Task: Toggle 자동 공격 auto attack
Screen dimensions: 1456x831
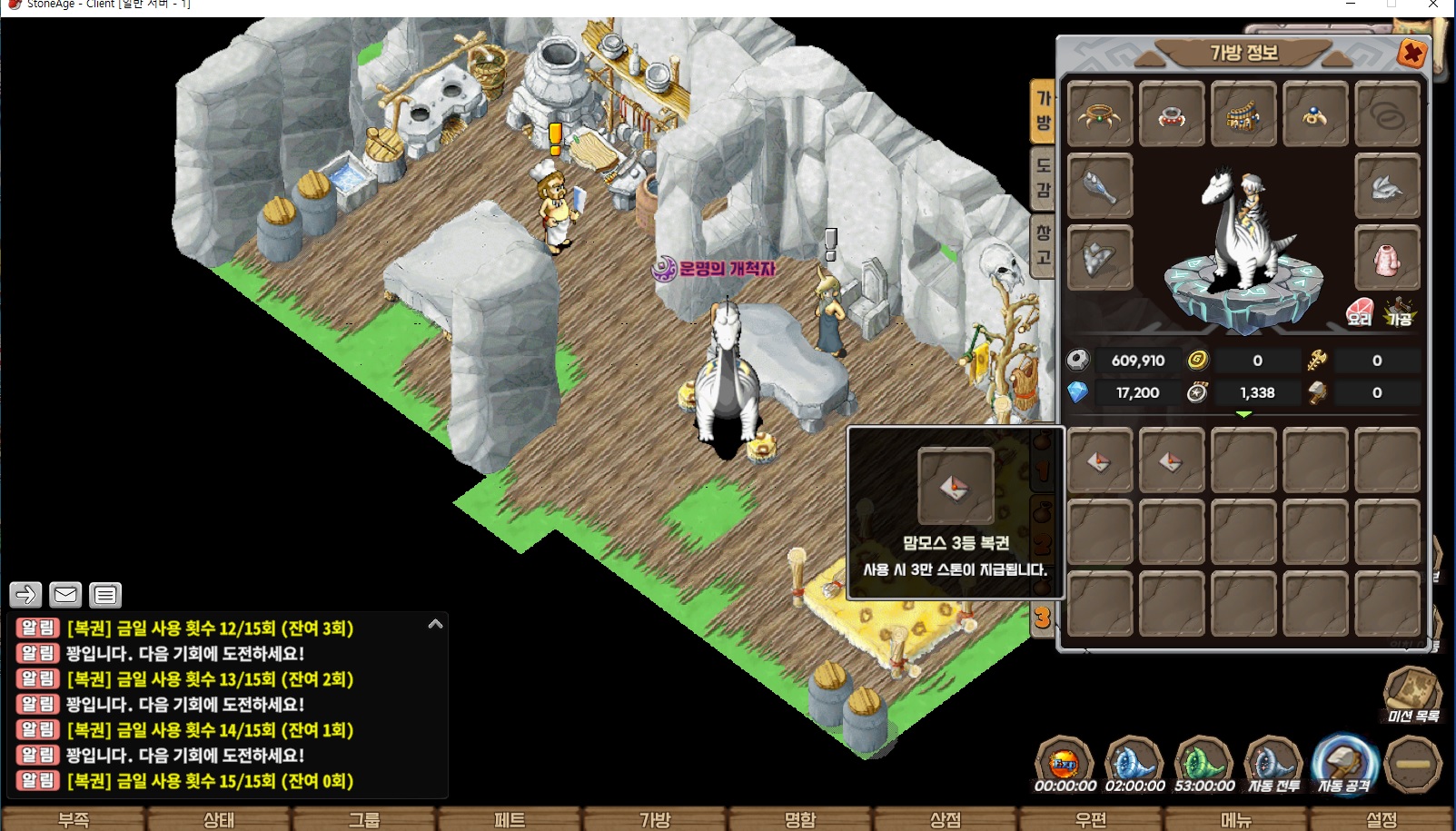Action: (x=1343, y=764)
